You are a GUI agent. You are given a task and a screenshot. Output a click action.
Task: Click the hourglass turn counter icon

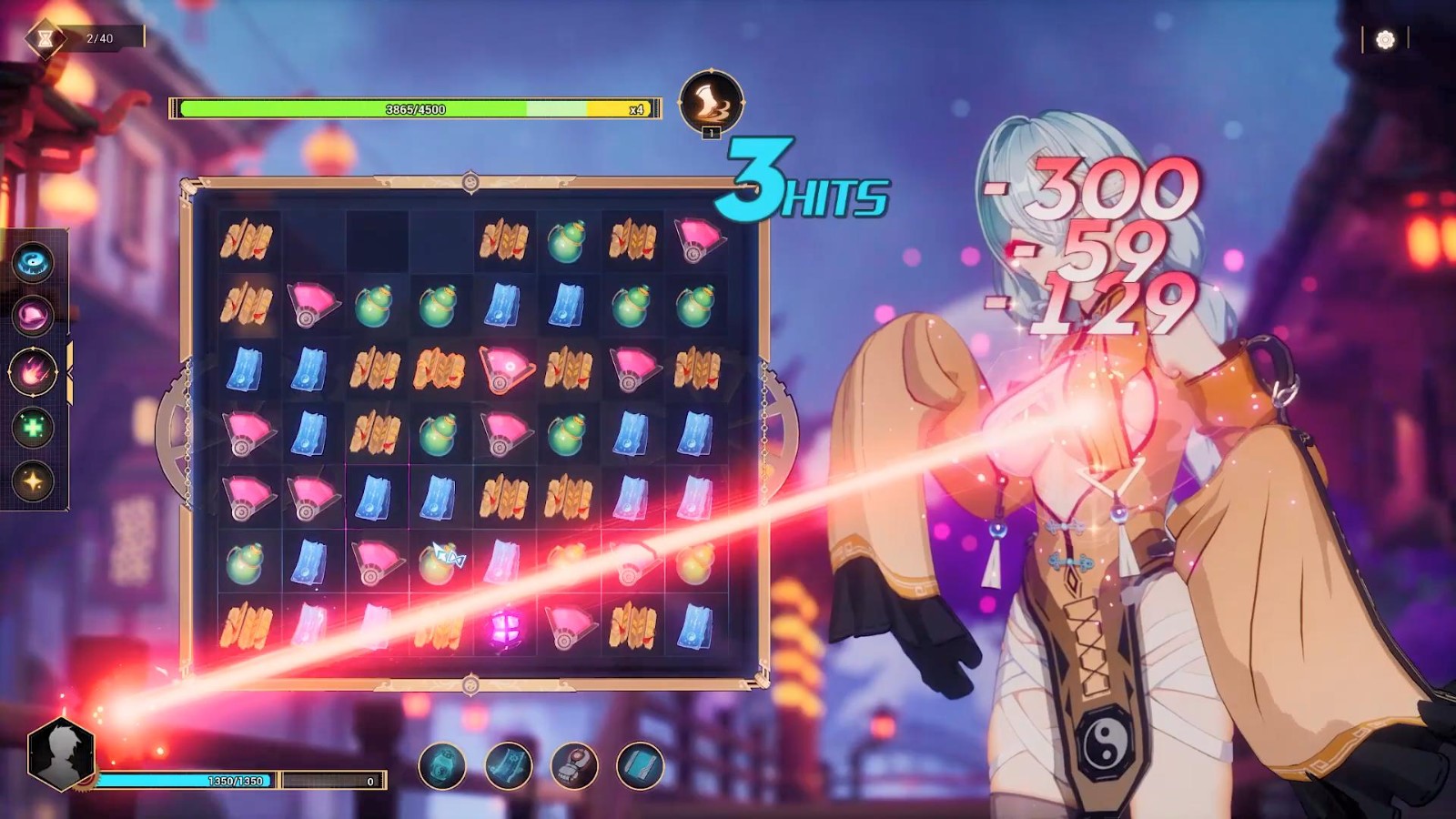[44, 38]
